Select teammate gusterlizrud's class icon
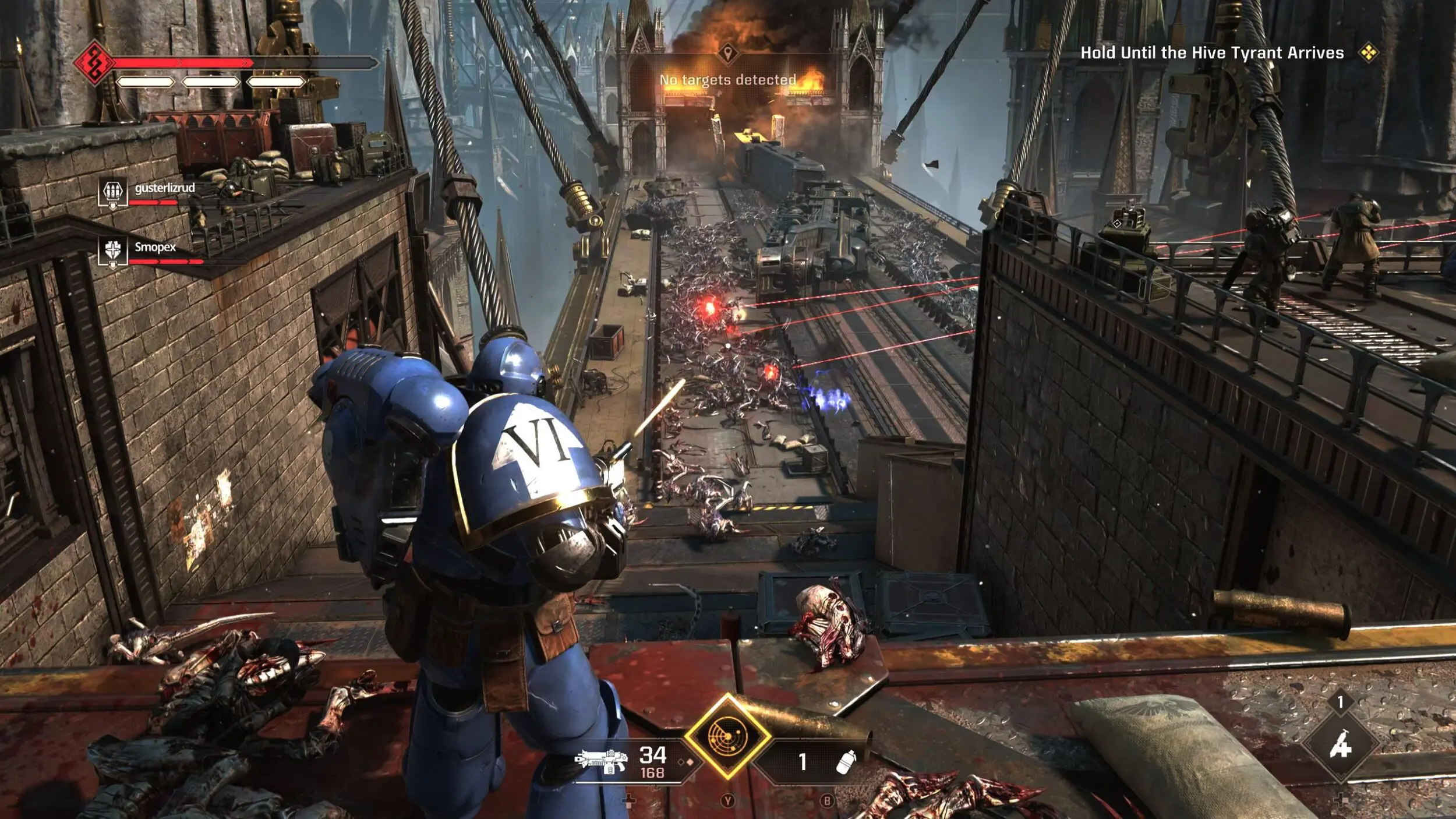1456x819 pixels. tap(112, 192)
